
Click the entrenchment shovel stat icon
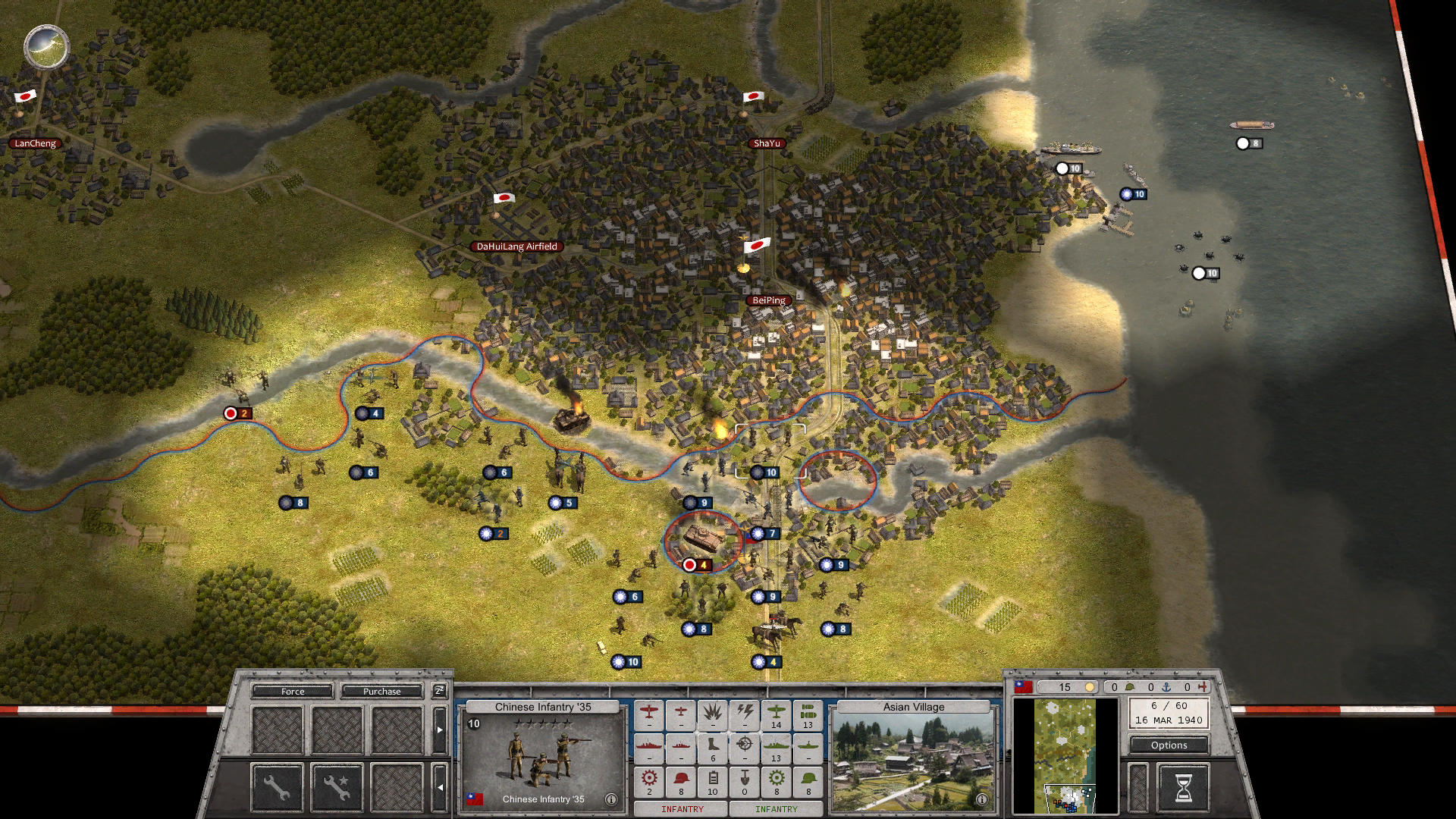744,779
